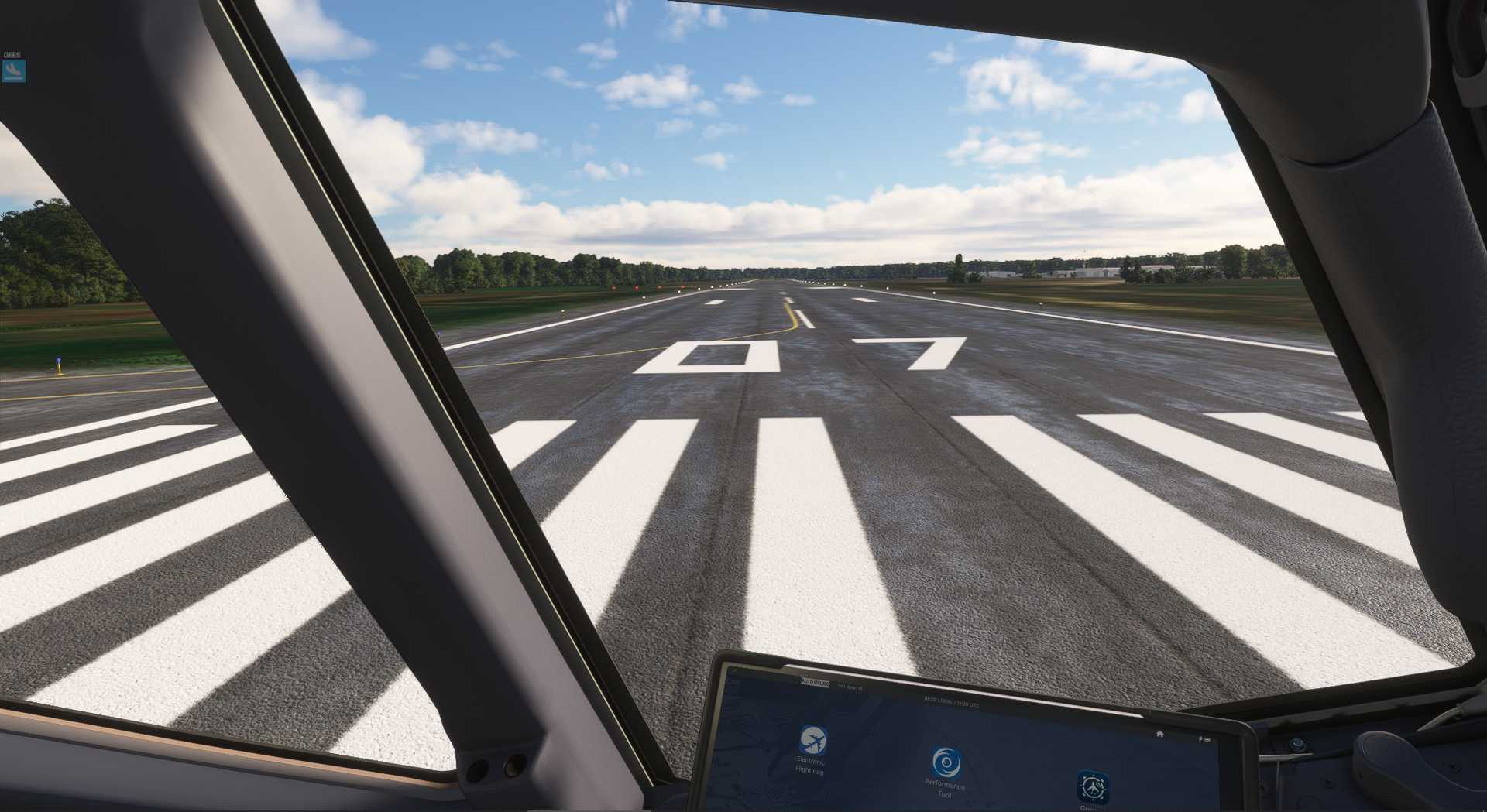Open the GEES landing overlay icon
Image resolution: width=1487 pixels, height=812 pixels.
tap(14, 71)
